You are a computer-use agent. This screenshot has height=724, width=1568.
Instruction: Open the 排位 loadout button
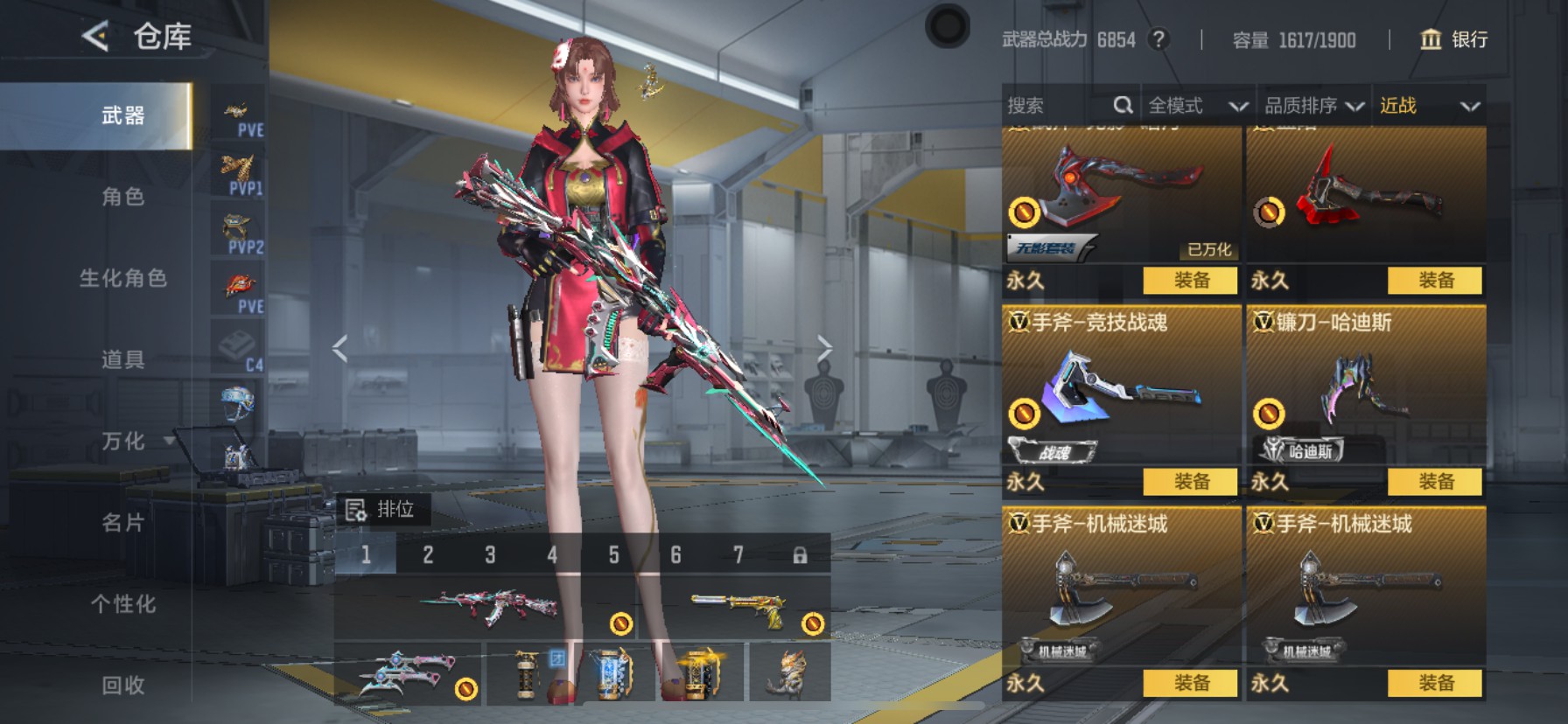[x=381, y=509]
